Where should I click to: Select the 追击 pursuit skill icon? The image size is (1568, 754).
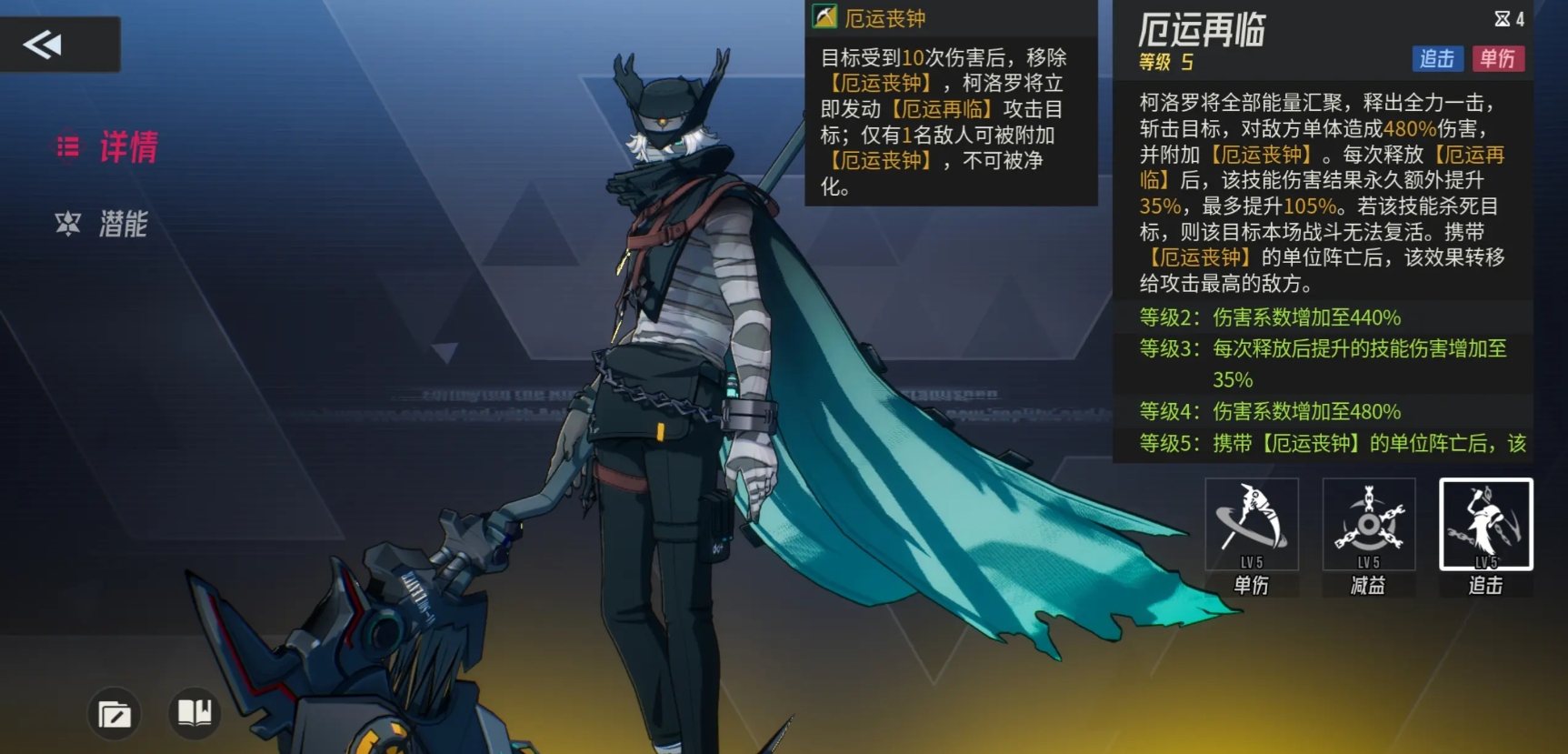tap(1485, 525)
